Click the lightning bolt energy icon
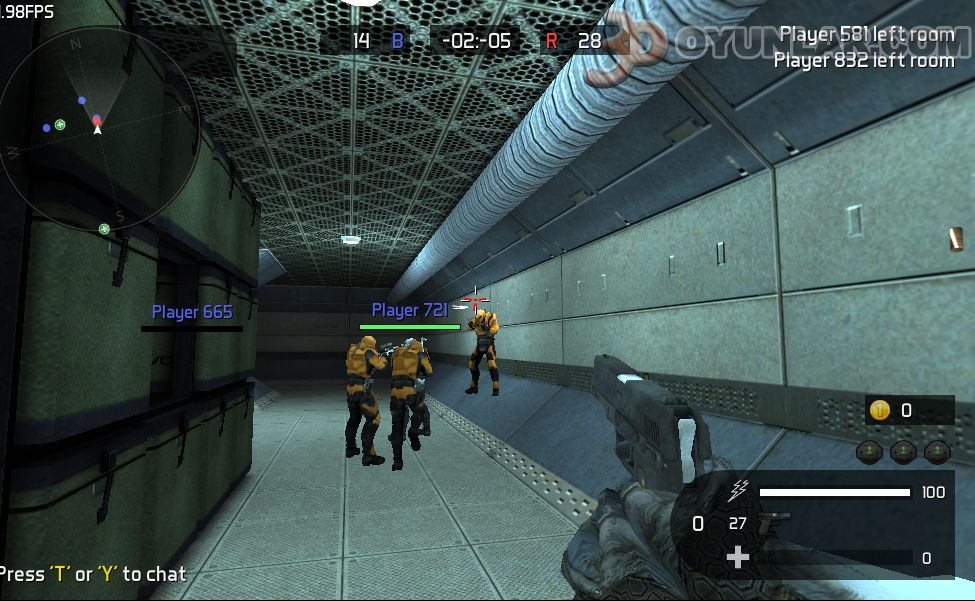 pos(739,491)
